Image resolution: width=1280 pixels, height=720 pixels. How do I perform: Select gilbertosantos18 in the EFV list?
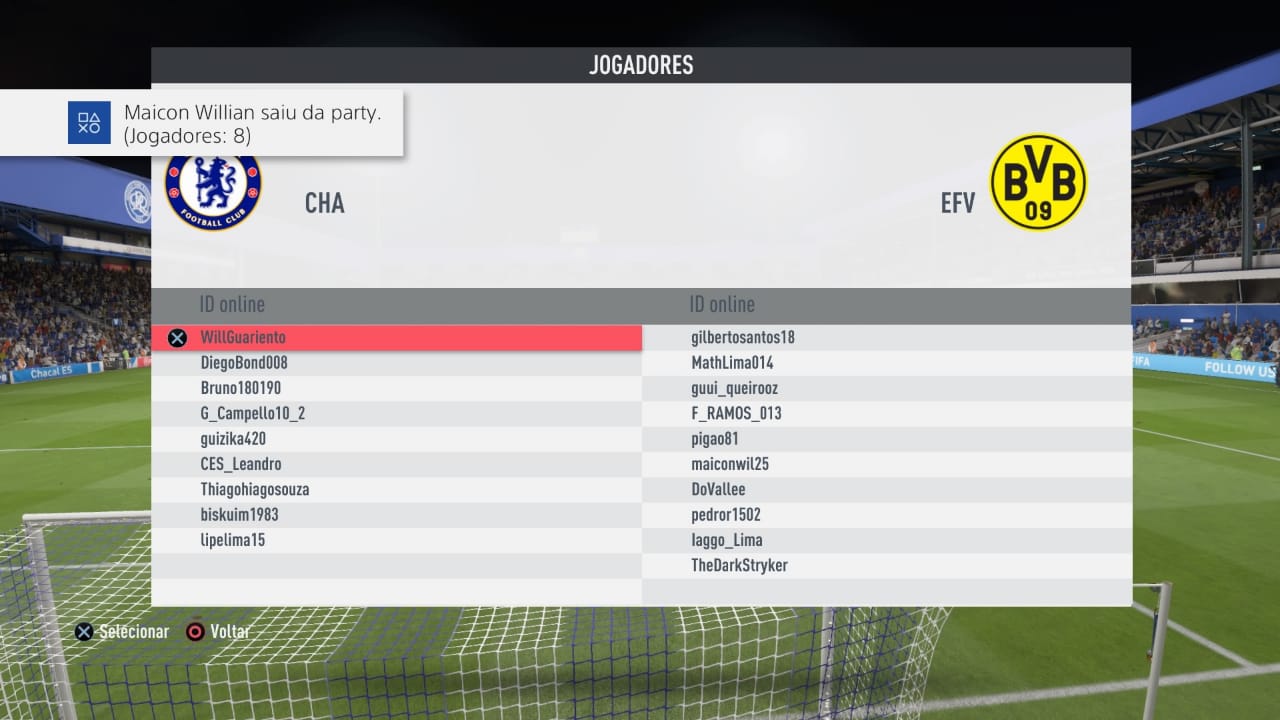coord(743,338)
